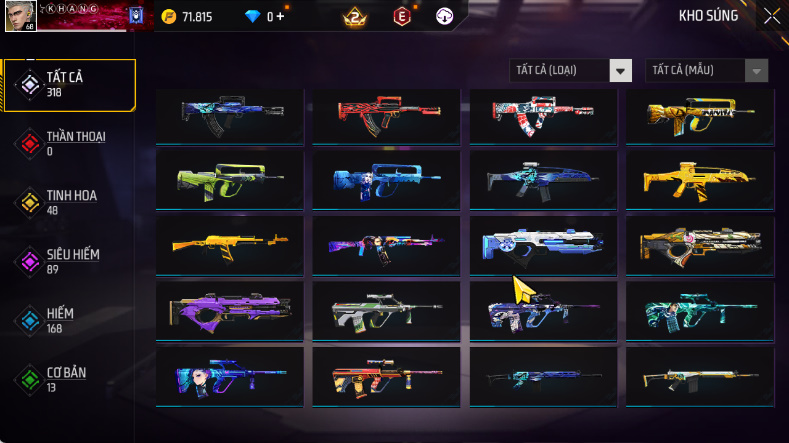Add diamonds with the plus button
This screenshot has height=443, width=789.
click(279, 17)
